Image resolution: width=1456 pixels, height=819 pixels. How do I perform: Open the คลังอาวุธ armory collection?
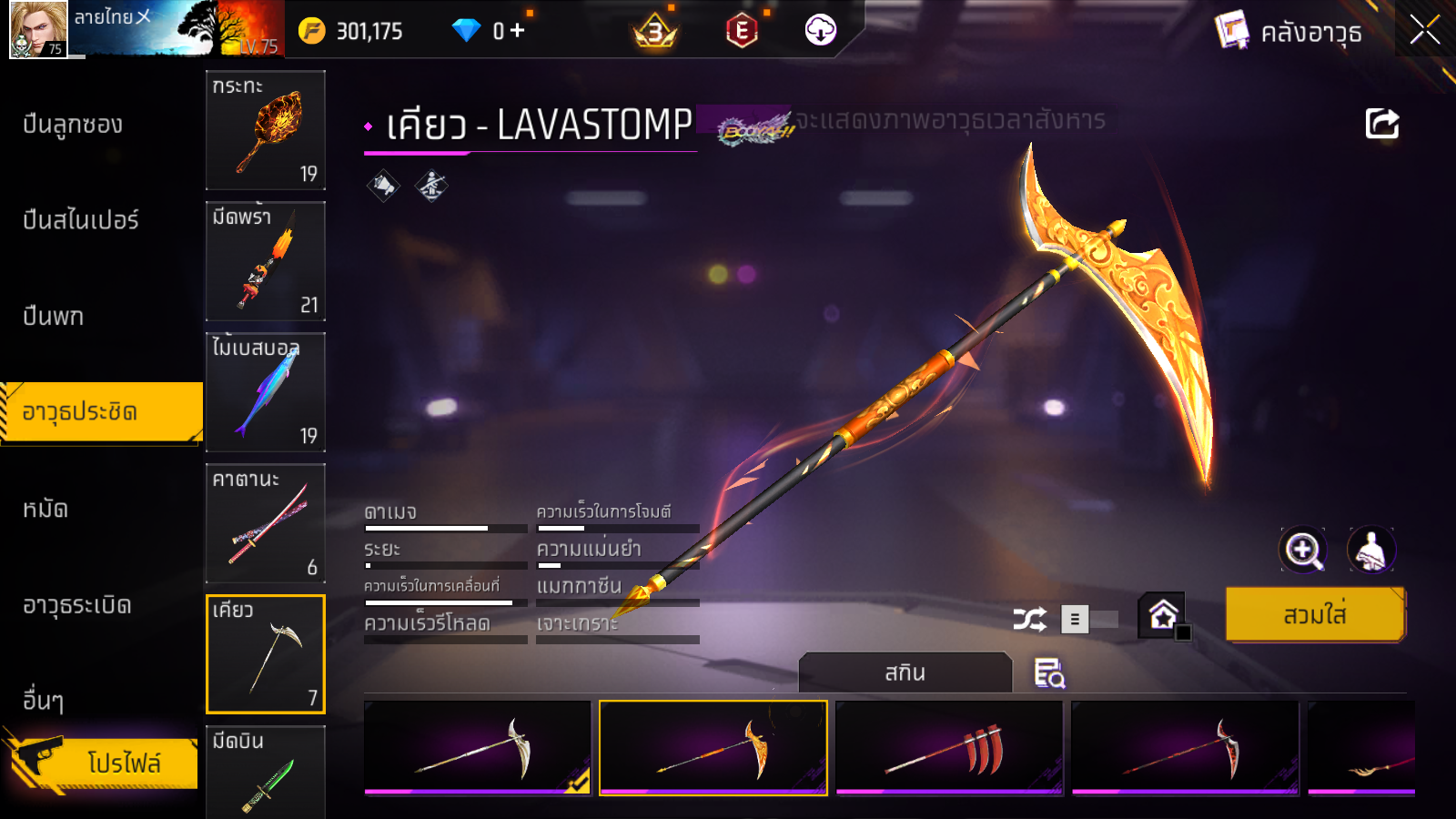pos(1289,32)
